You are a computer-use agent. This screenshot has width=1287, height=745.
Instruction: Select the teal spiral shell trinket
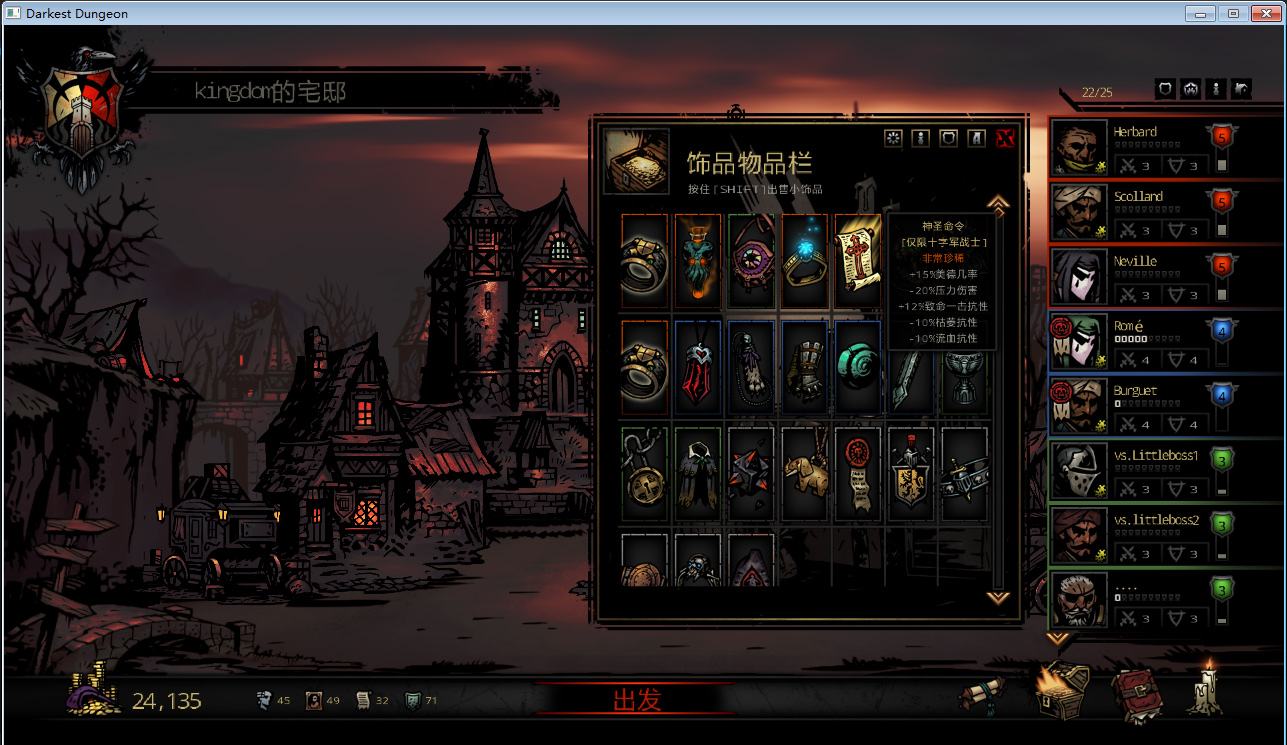[x=857, y=367]
